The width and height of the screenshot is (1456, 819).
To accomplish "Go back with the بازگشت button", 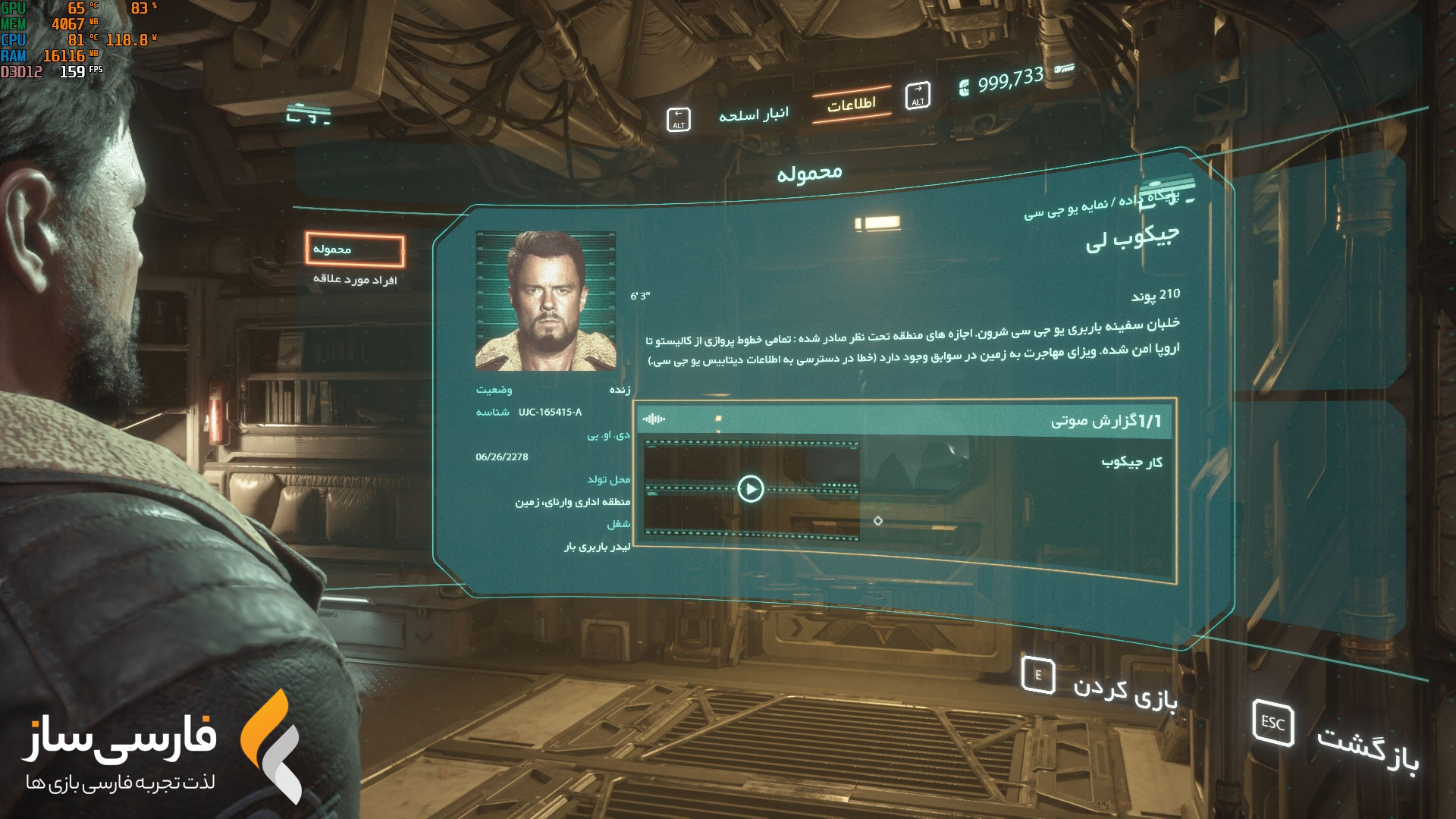I will tap(1336, 736).
